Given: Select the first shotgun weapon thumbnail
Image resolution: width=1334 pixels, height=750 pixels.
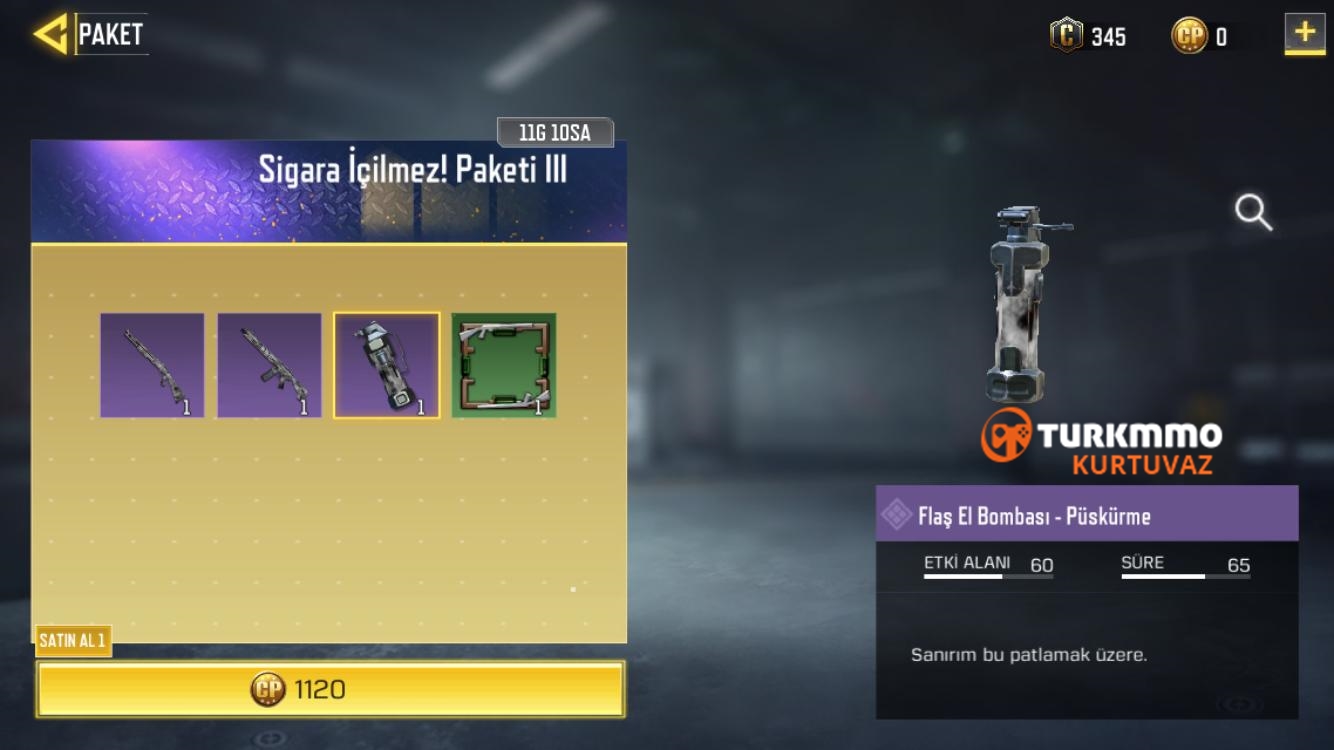Looking at the screenshot, I should 152,366.
